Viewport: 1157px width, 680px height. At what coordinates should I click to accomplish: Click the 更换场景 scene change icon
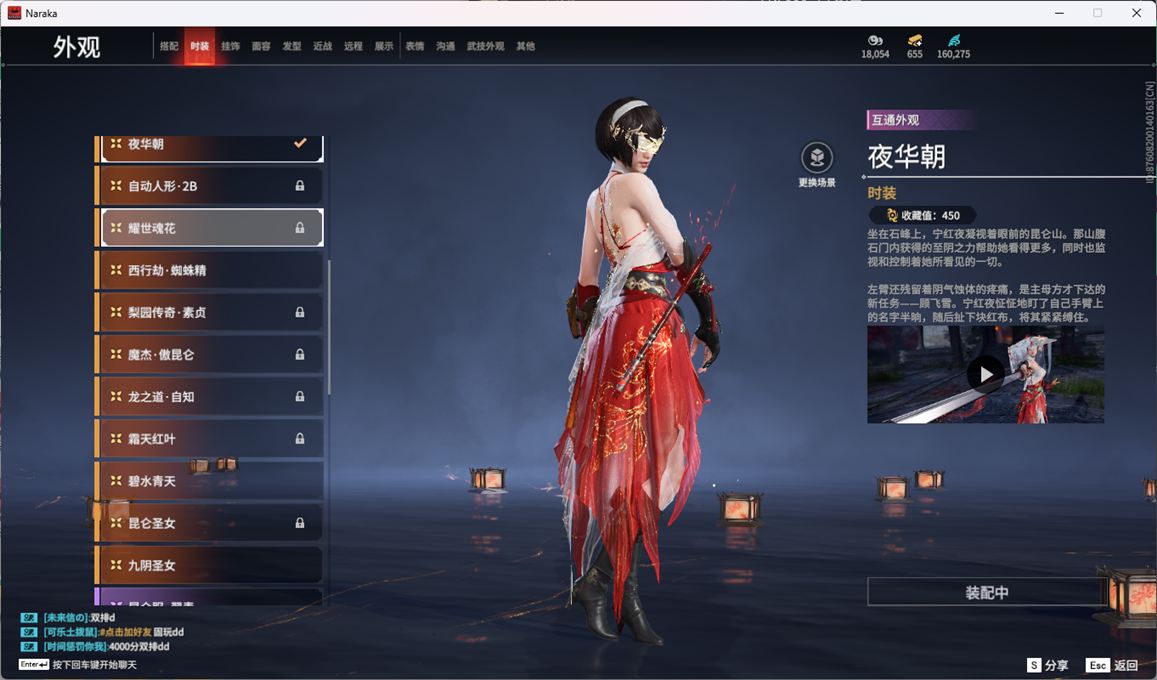[x=817, y=158]
